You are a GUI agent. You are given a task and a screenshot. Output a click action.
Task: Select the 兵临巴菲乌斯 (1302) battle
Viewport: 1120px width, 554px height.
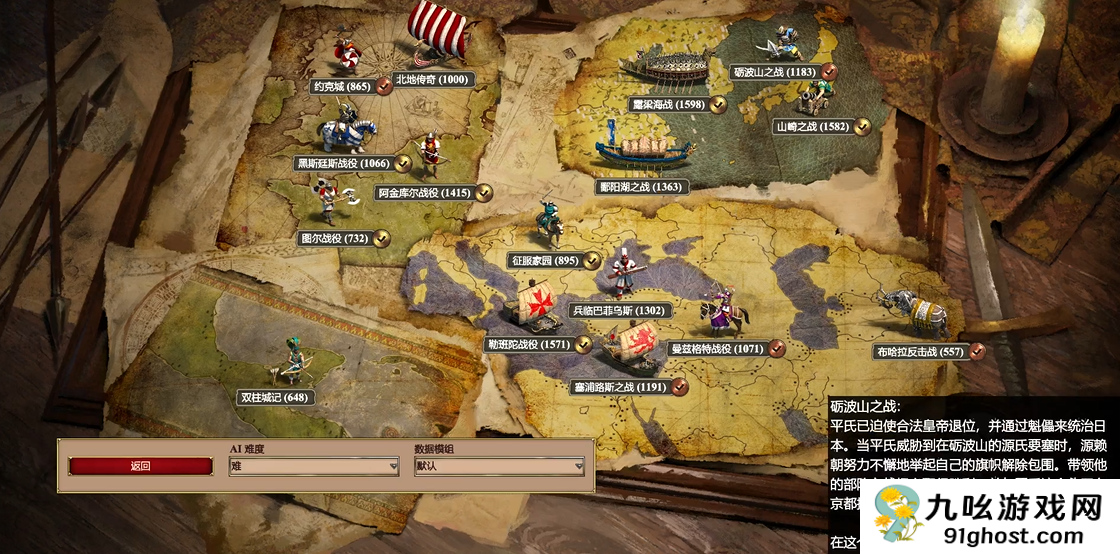(x=617, y=311)
